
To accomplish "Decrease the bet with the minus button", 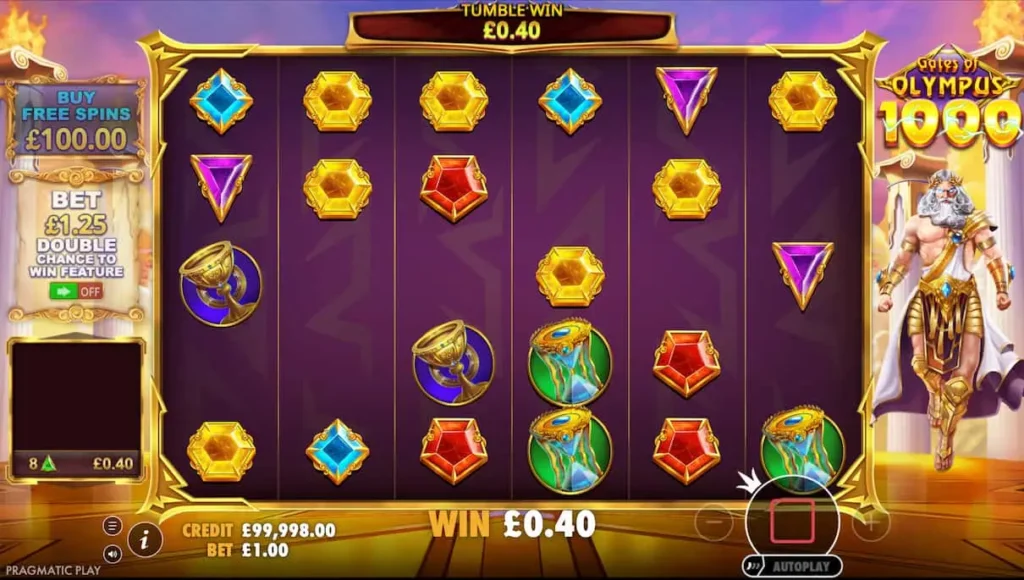I will (x=713, y=521).
